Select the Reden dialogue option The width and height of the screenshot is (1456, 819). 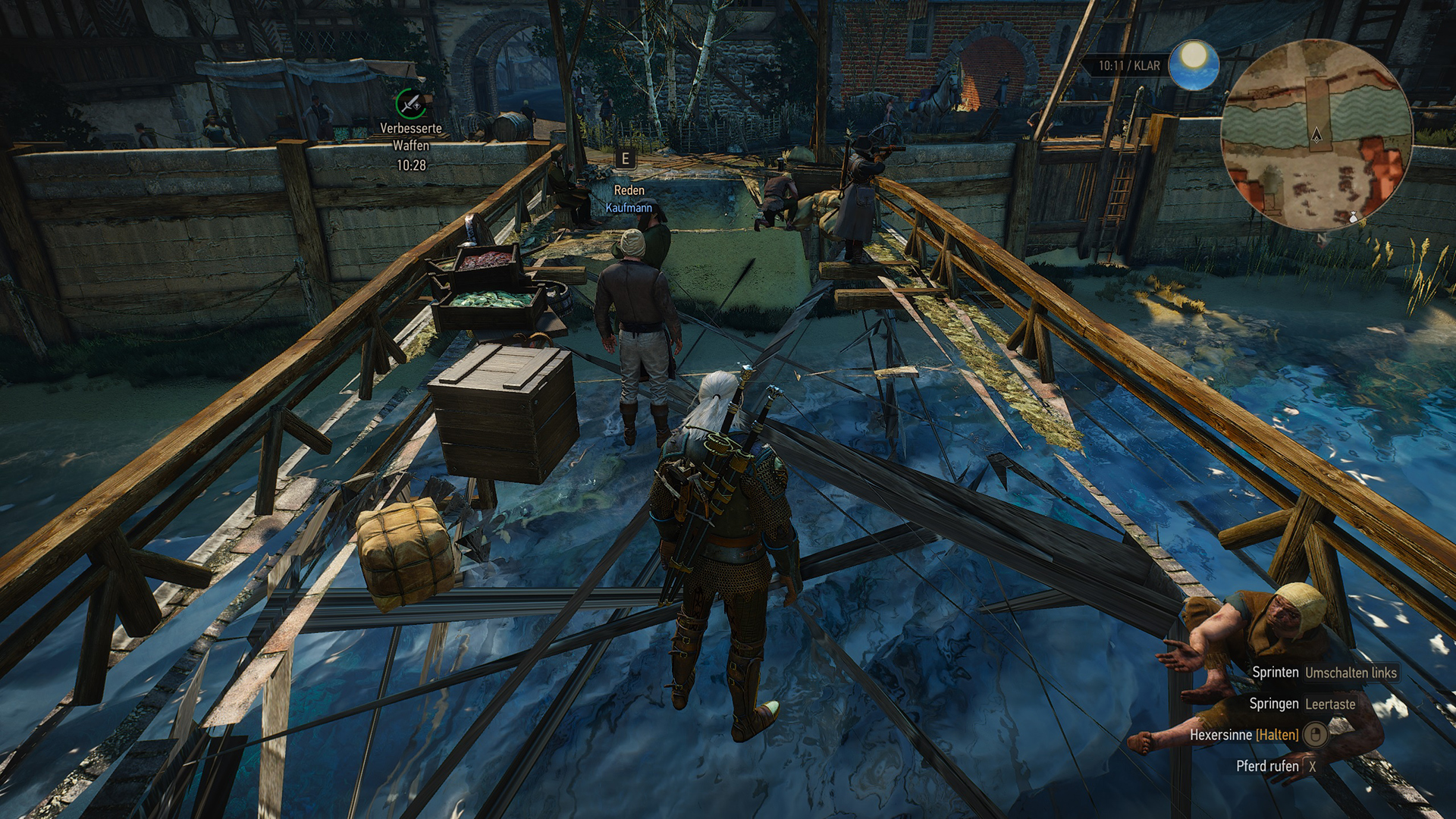pyautogui.click(x=628, y=191)
